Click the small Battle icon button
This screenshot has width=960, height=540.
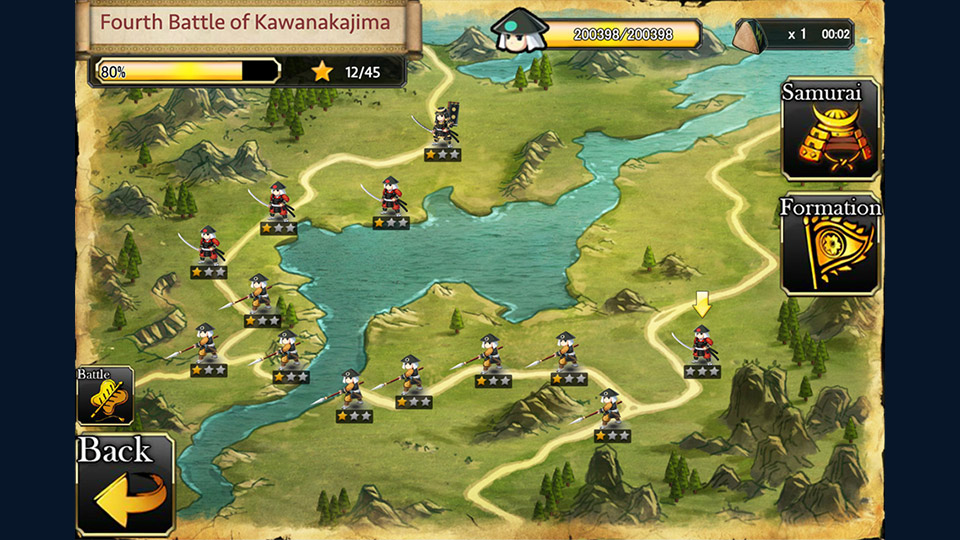pos(105,395)
